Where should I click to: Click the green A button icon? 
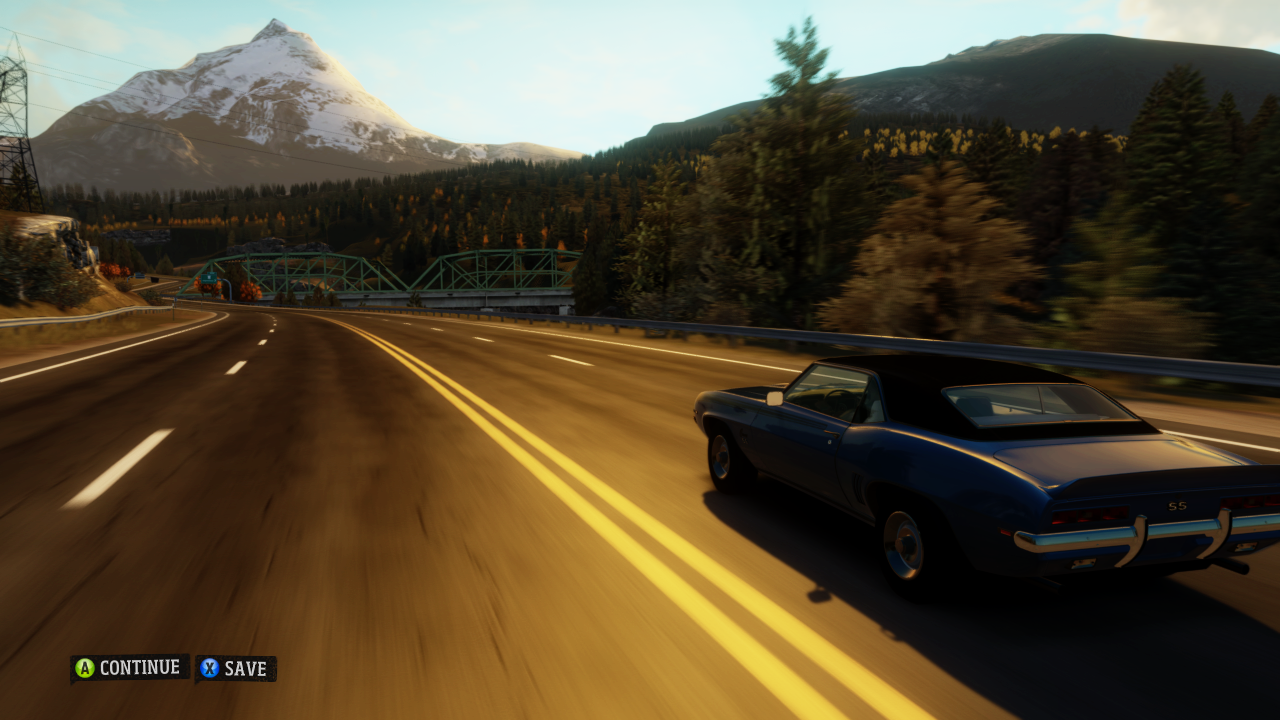pos(85,668)
